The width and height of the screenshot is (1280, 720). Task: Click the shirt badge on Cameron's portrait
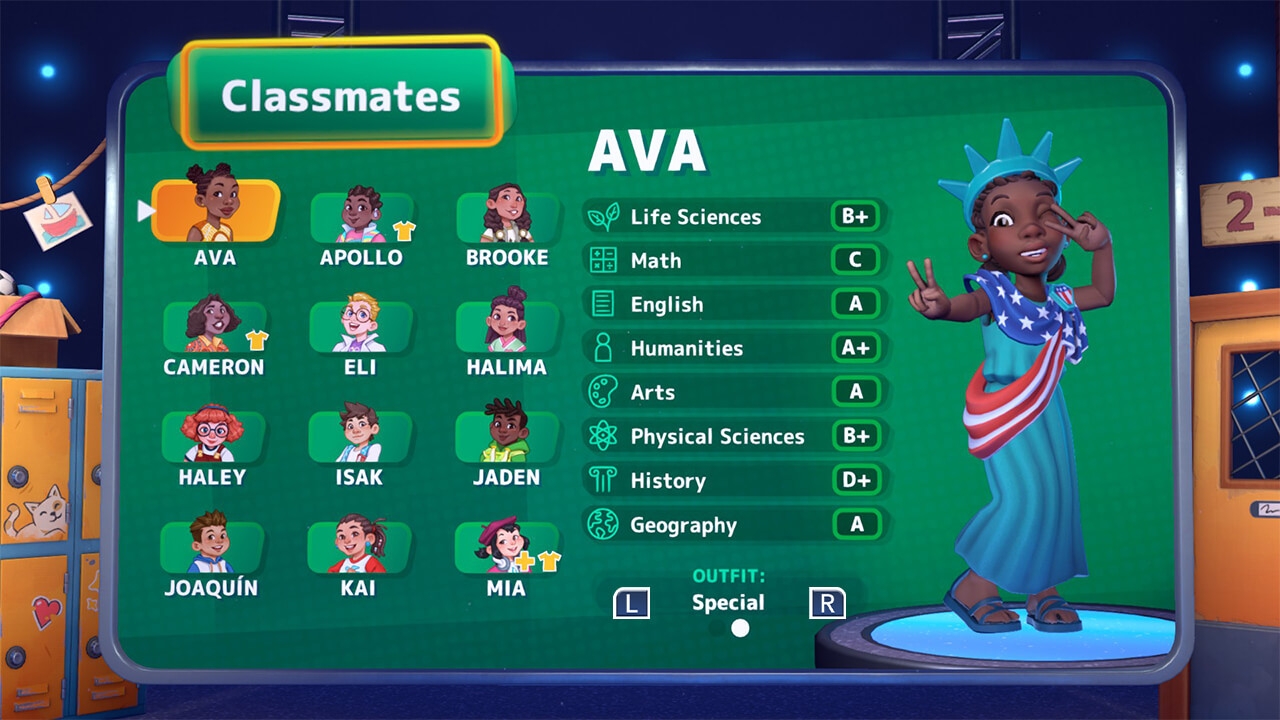click(x=257, y=340)
